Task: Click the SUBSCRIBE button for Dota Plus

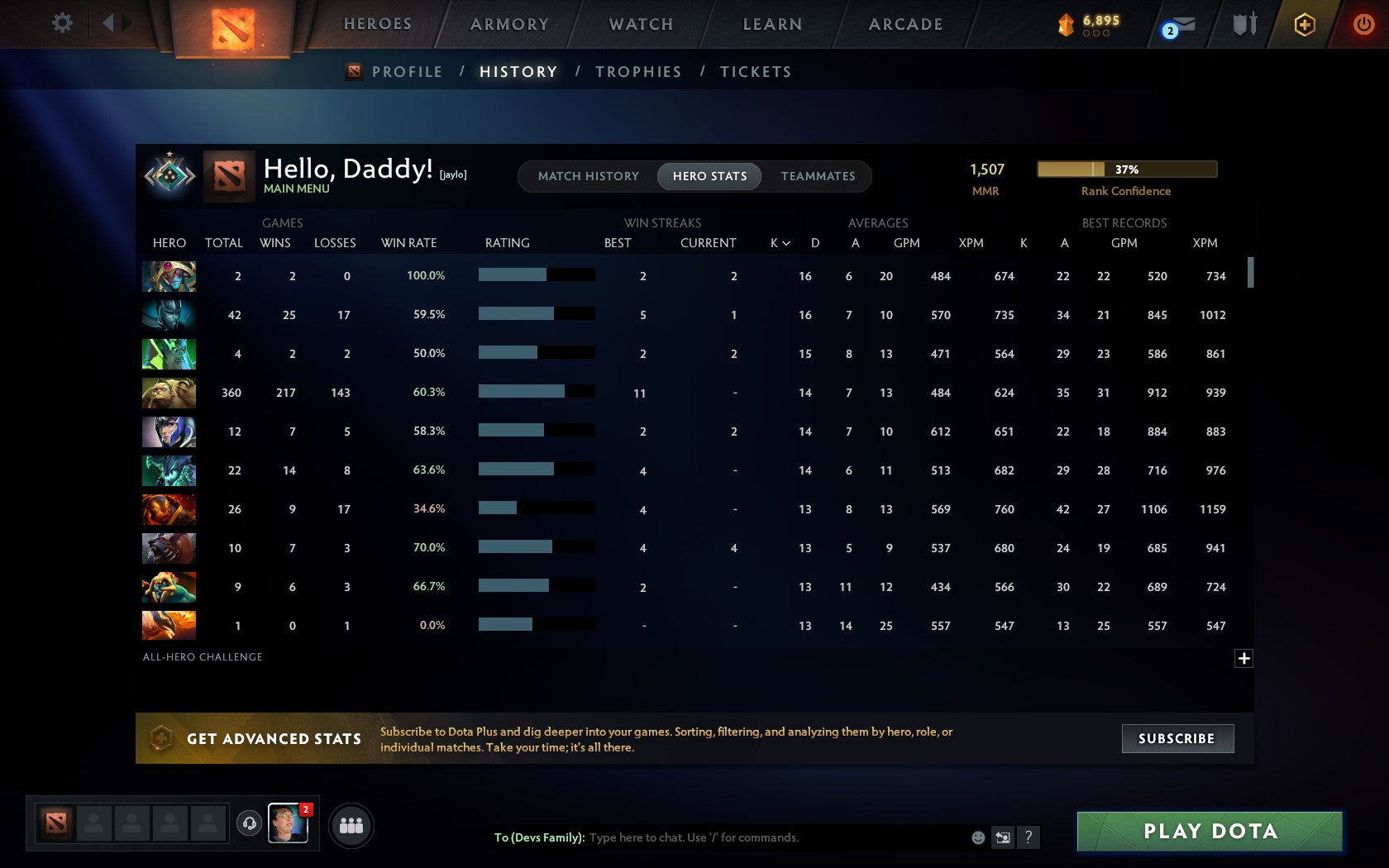Action: [x=1177, y=738]
